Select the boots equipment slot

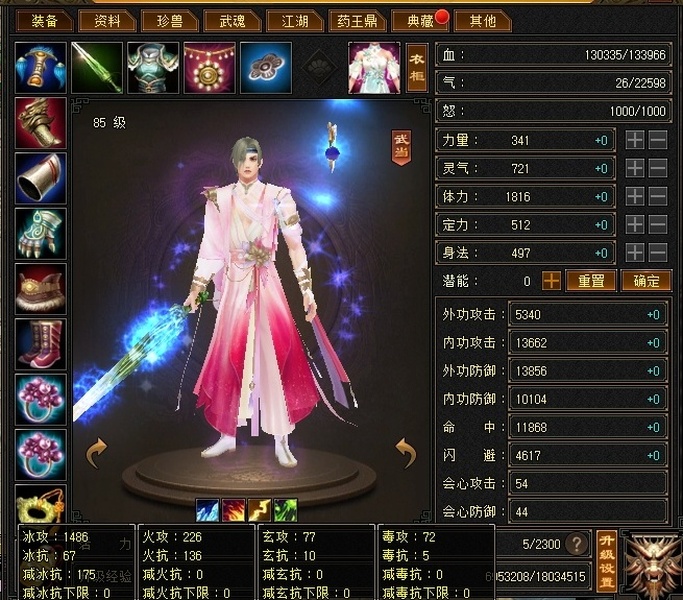click(x=41, y=344)
